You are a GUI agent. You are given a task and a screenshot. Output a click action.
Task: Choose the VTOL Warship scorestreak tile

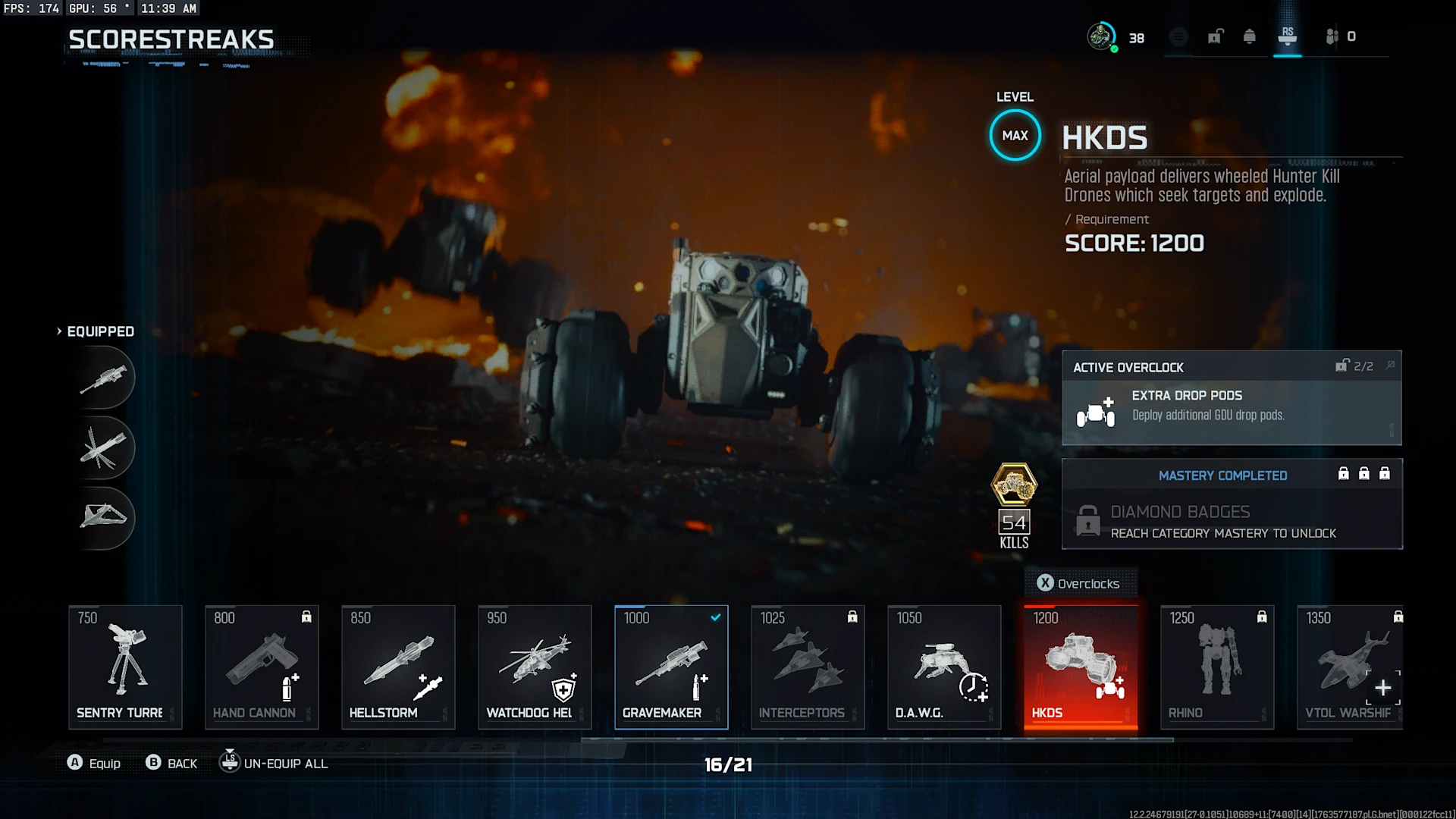1350,667
